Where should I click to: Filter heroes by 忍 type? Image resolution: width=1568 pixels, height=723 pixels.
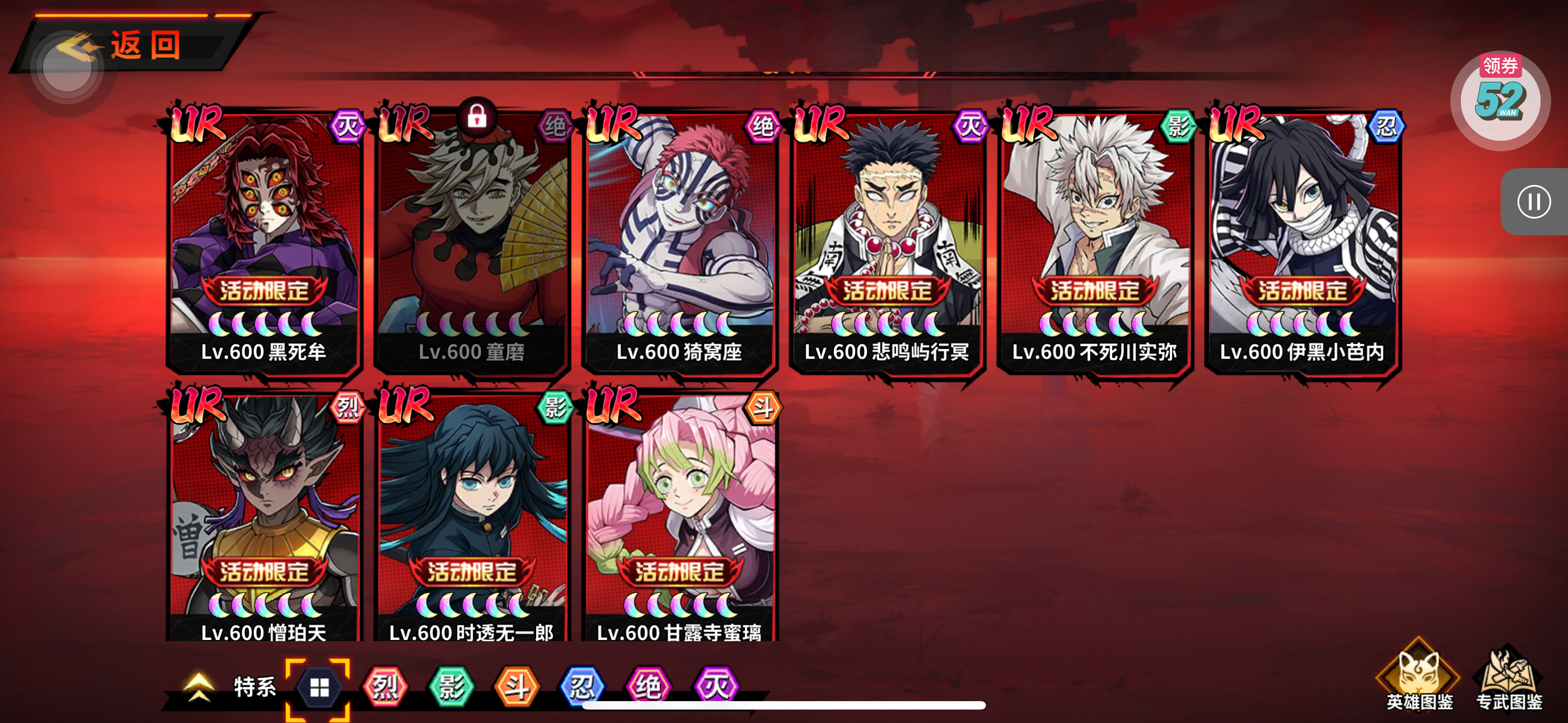click(x=582, y=688)
